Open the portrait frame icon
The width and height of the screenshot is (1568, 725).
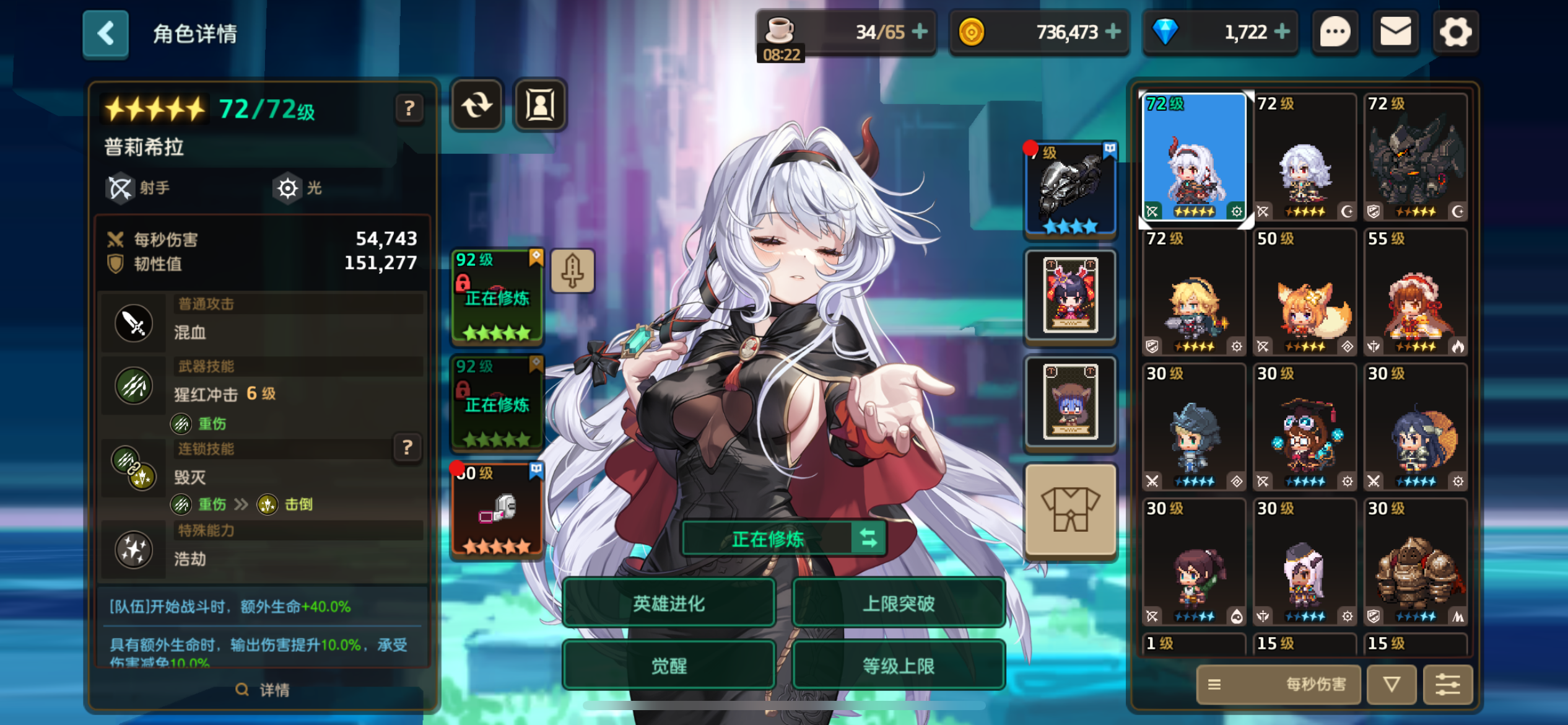point(539,105)
